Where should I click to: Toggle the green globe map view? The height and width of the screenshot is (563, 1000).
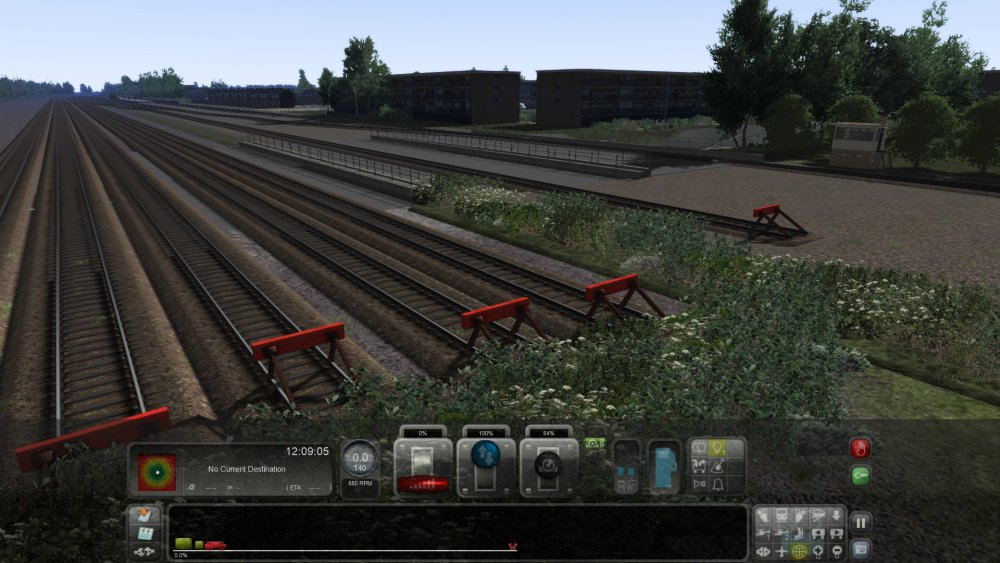799,551
